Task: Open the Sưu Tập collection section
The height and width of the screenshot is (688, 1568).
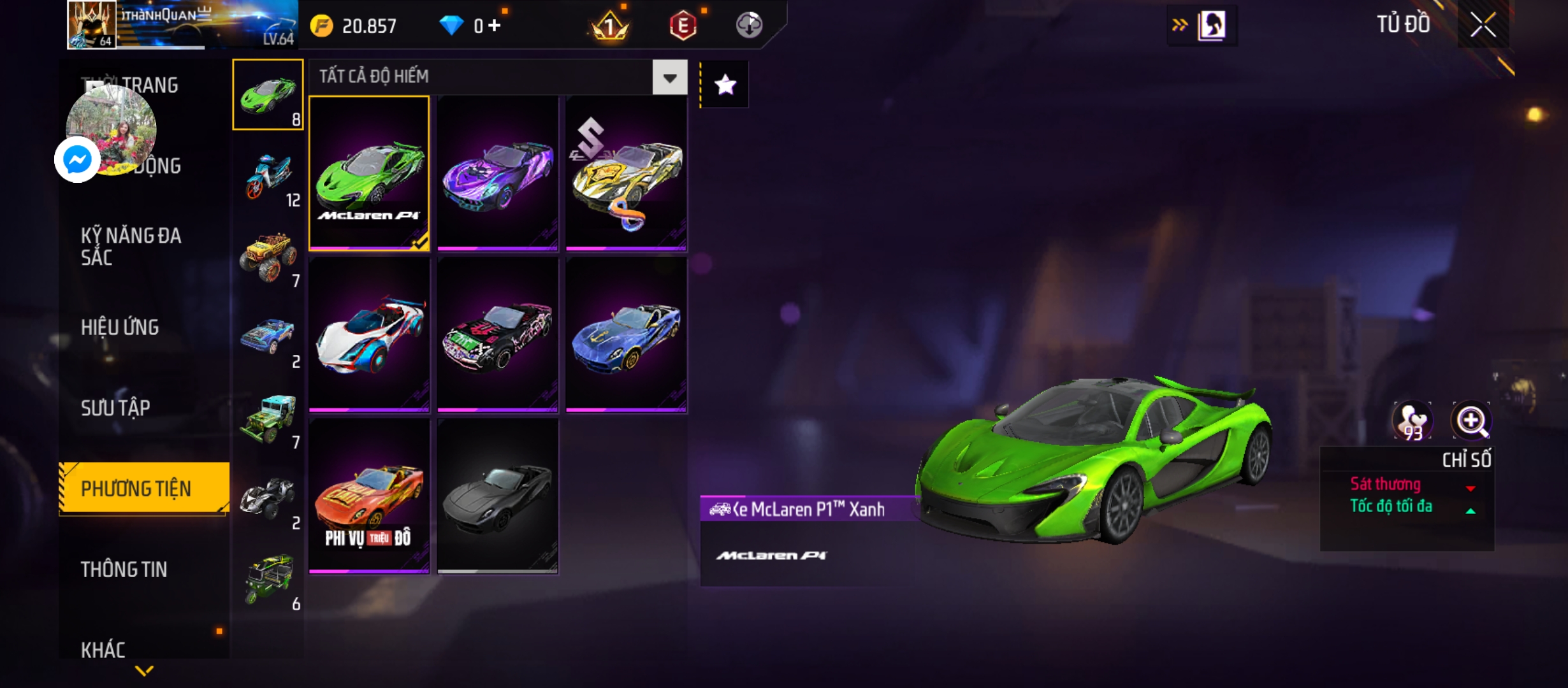Action: (x=115, y=408)
